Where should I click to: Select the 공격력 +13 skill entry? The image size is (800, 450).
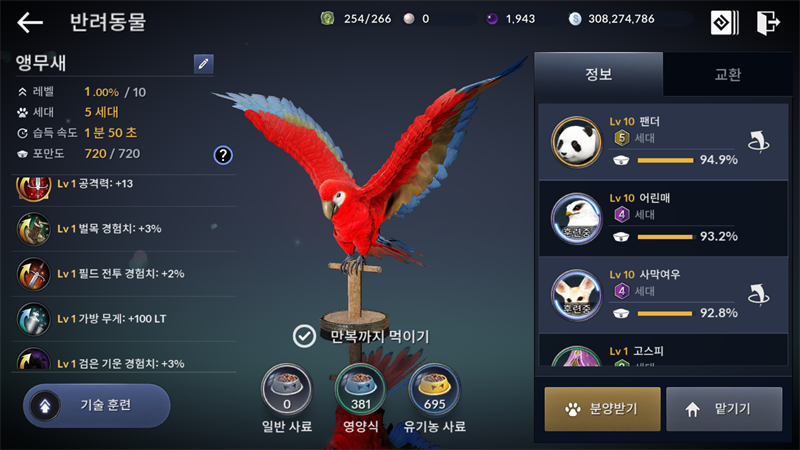point(120,184)
